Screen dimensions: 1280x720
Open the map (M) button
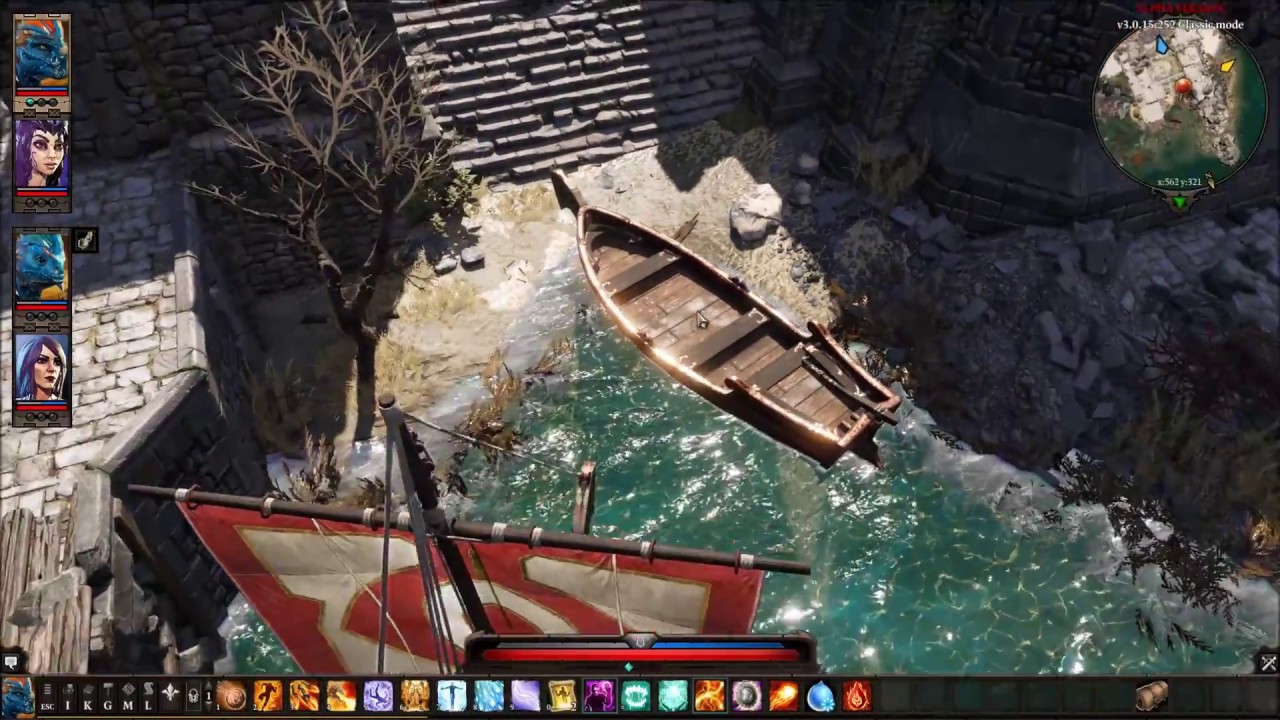click(x=127, y=696)
